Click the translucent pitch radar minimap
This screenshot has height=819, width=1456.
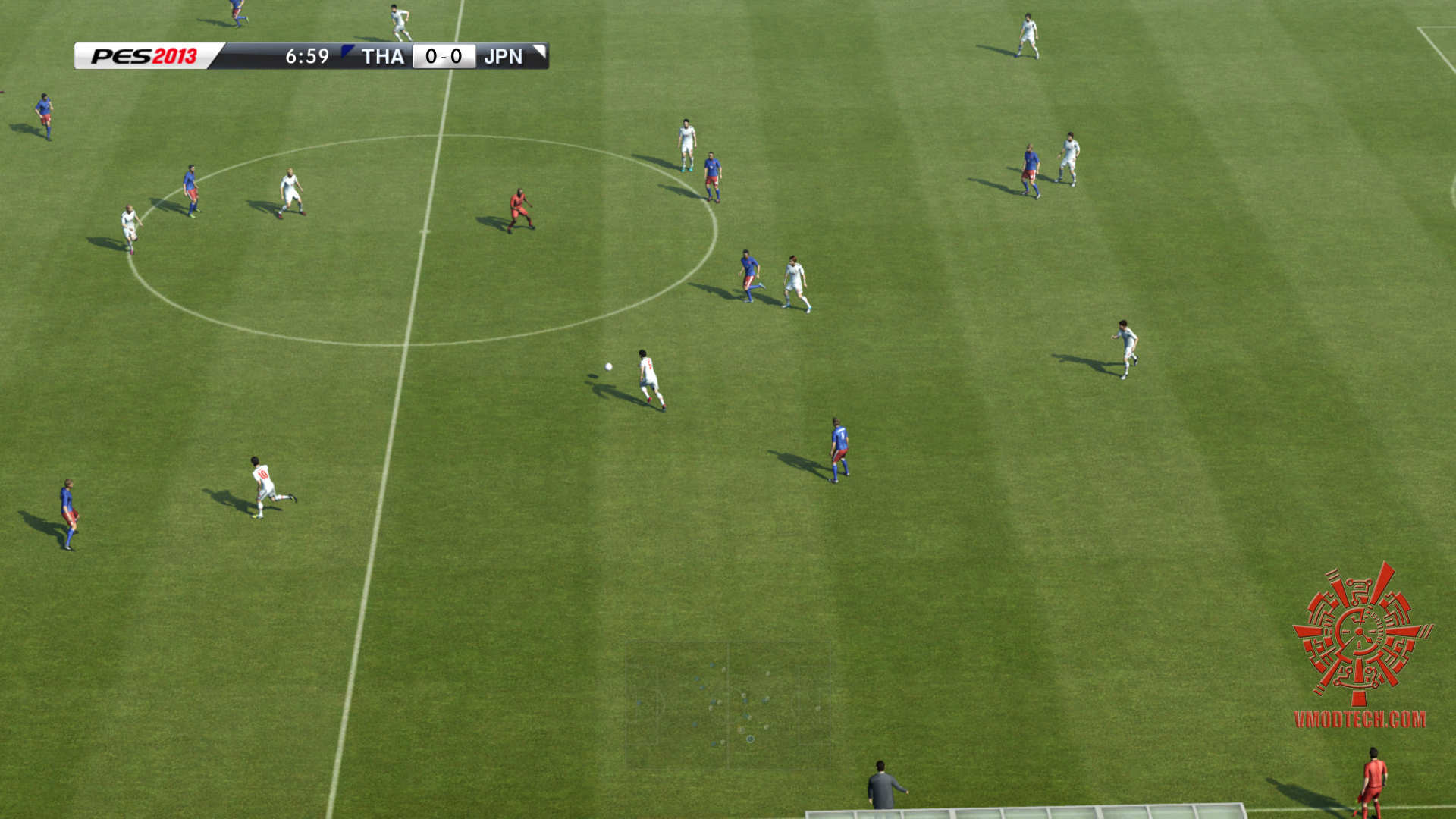pyautogui.click(x=728, y=705)
